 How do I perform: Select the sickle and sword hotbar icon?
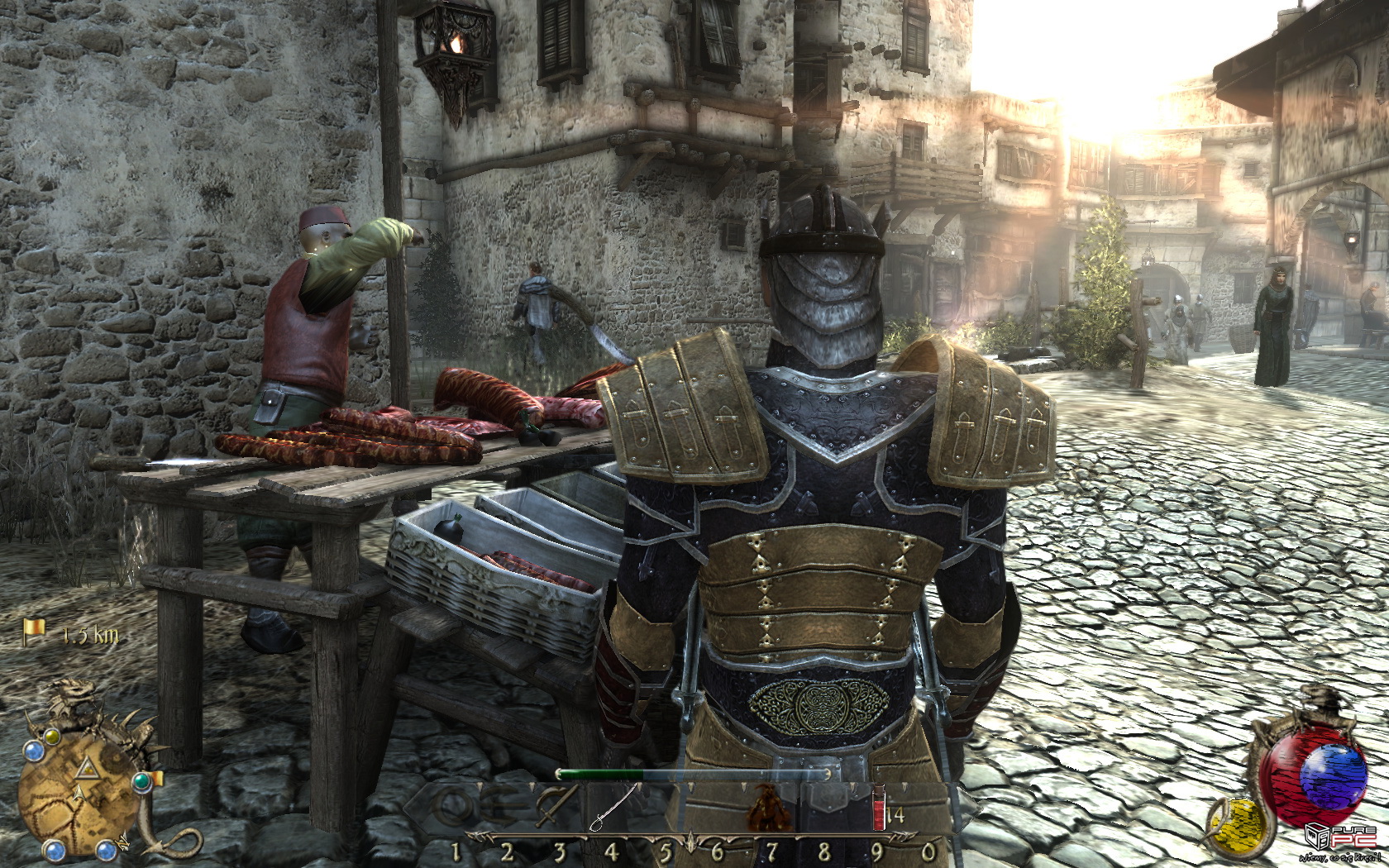coord(556,804)
